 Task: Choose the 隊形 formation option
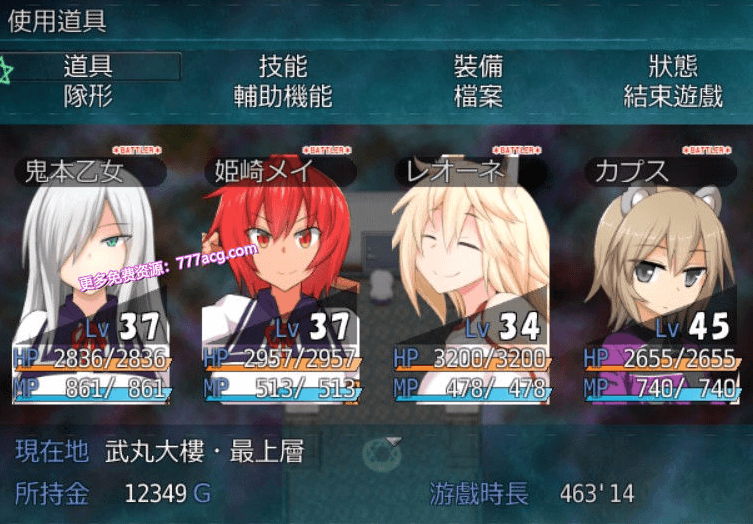click(x=88, y=96)
